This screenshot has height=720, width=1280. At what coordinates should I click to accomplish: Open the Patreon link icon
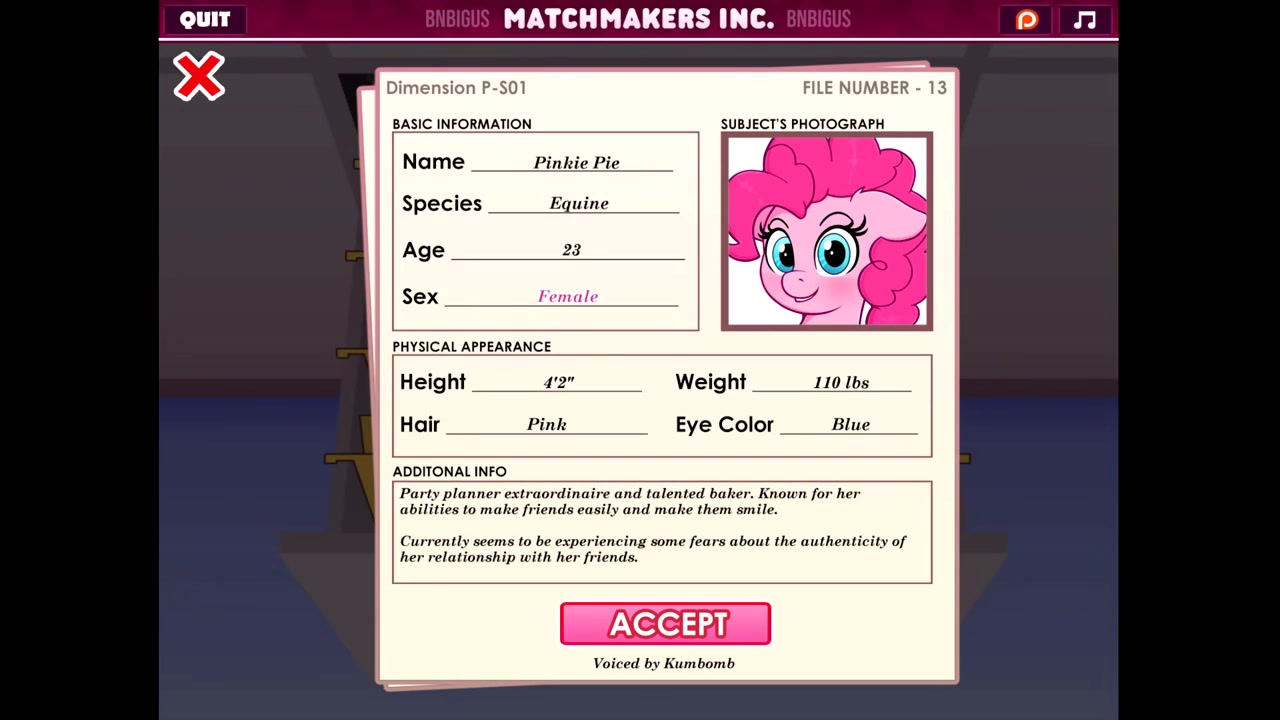tap(1027, 20)
